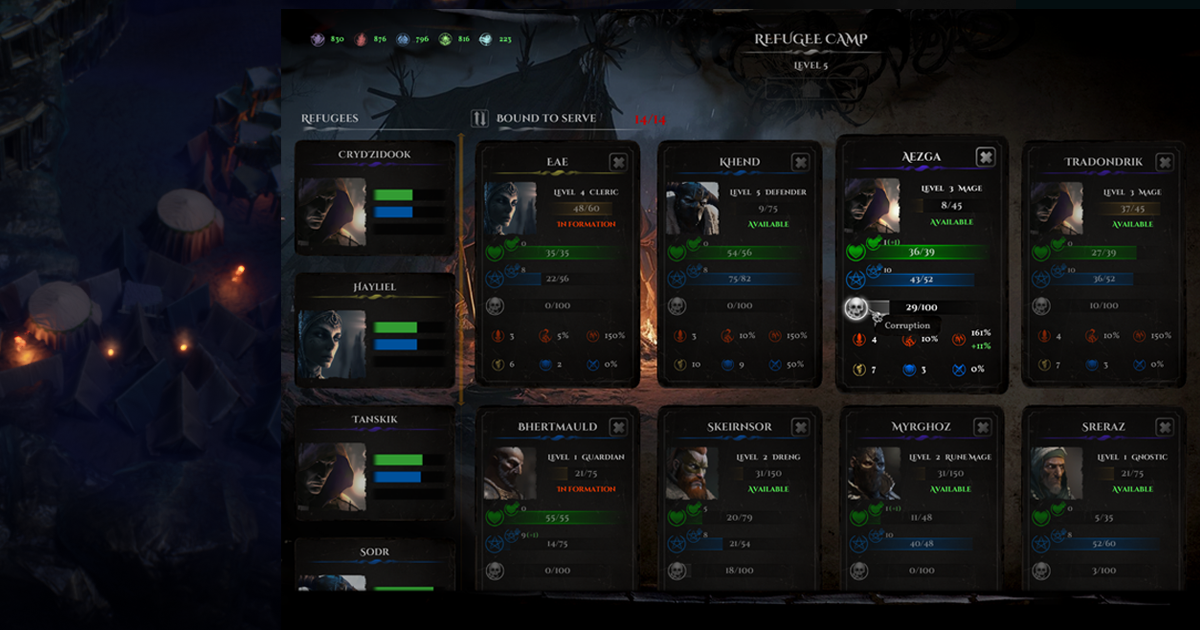This screenshot has width=1200, height=630.
Task: Dismiss Bhertmauld with the X button
Action: pos(618,427)
